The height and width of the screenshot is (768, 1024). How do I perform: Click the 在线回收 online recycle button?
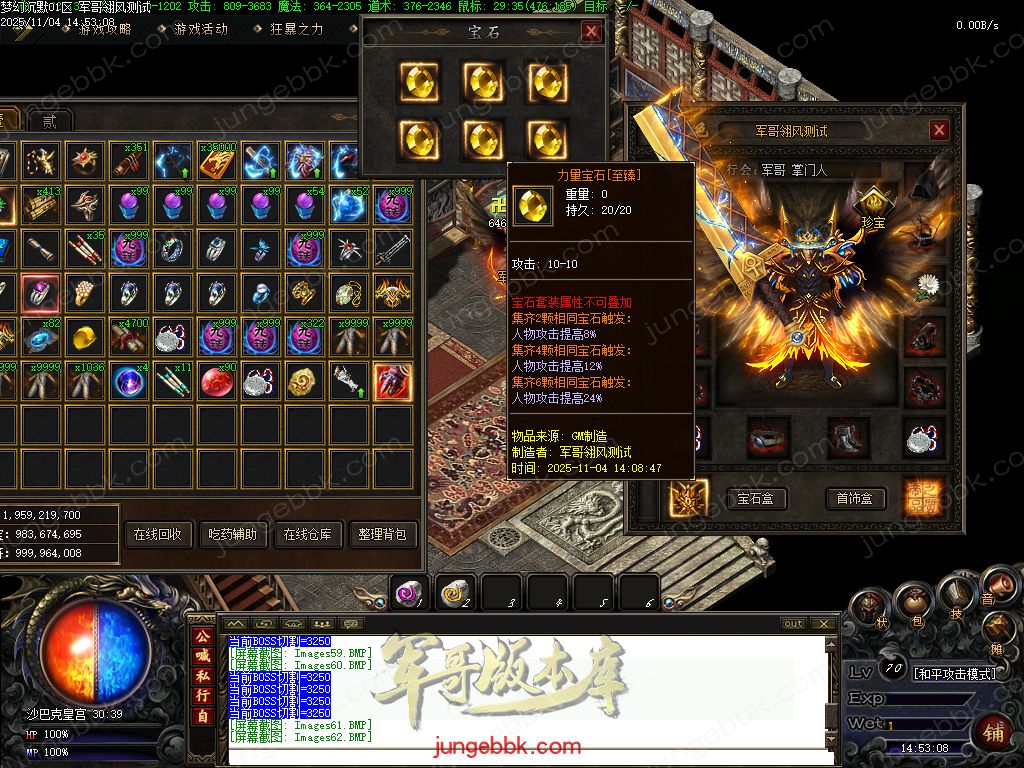point(157,535)
